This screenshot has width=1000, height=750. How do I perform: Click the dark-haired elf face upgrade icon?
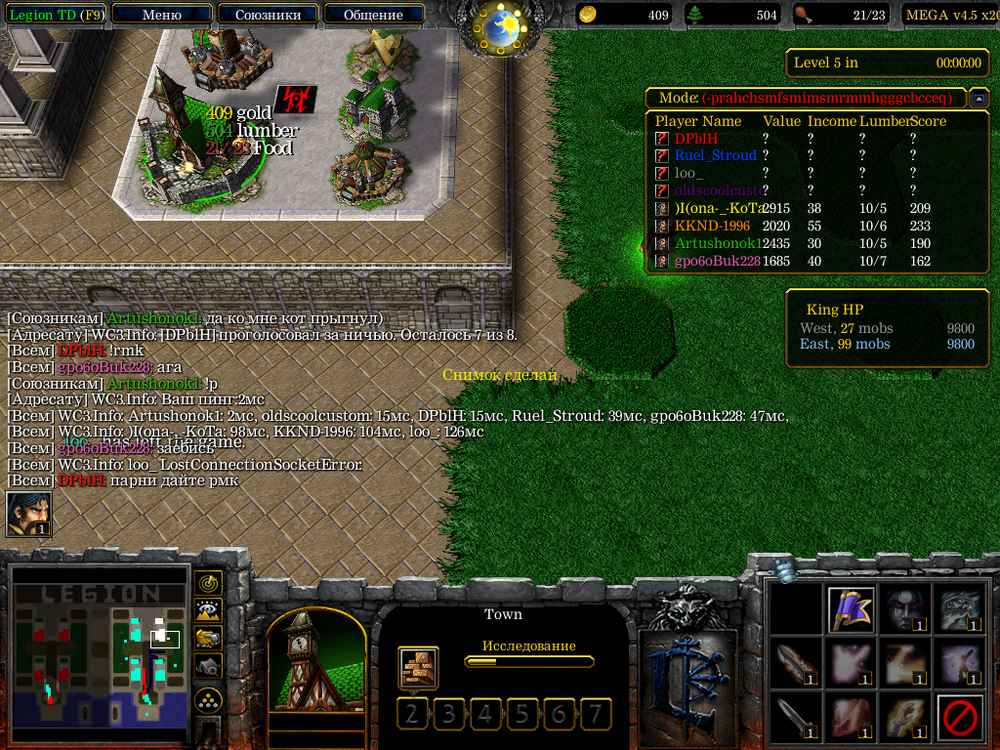tap(906, 609)
